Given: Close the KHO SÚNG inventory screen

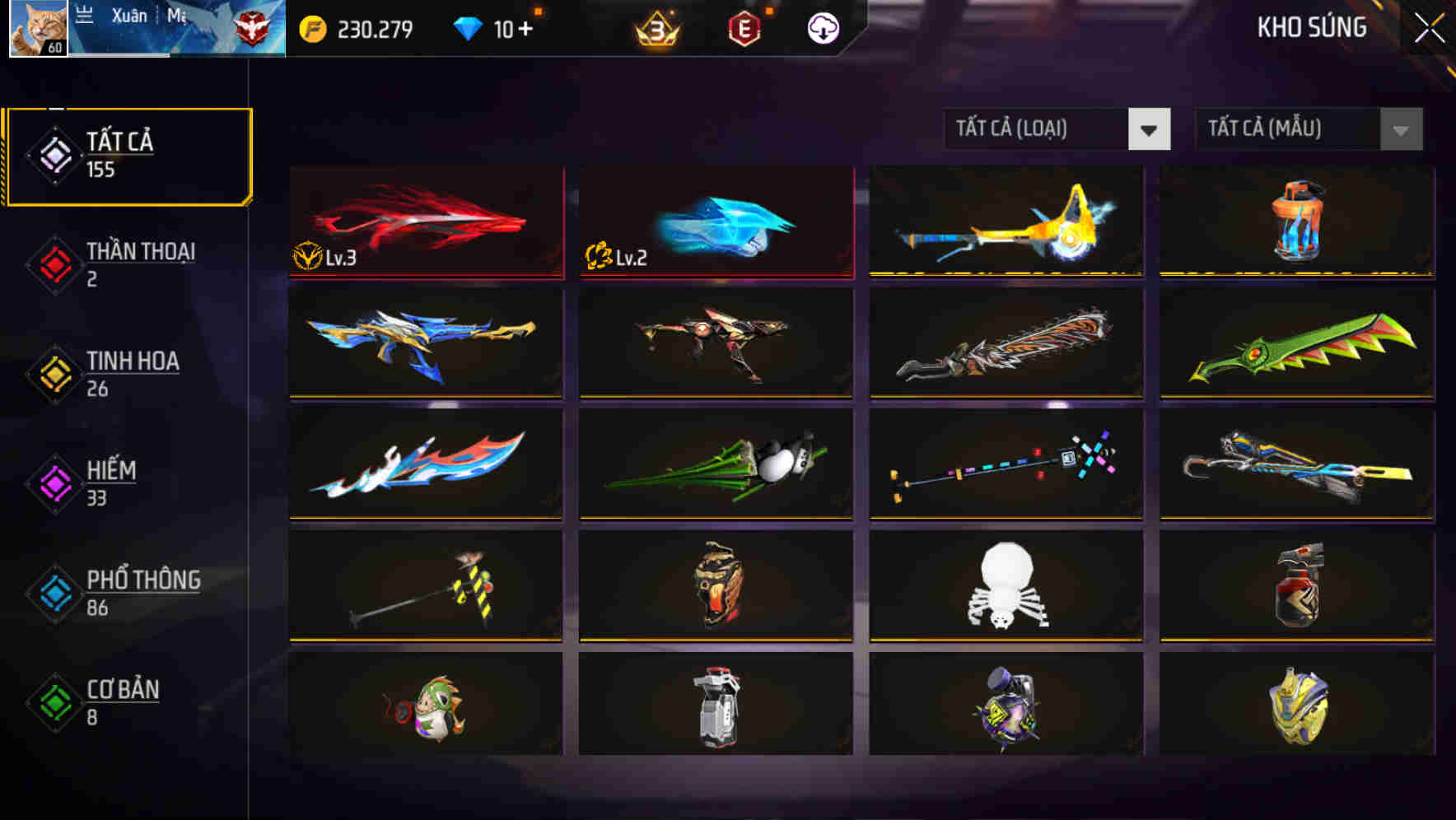Looking at the screenshot, I should point(1430,25).
